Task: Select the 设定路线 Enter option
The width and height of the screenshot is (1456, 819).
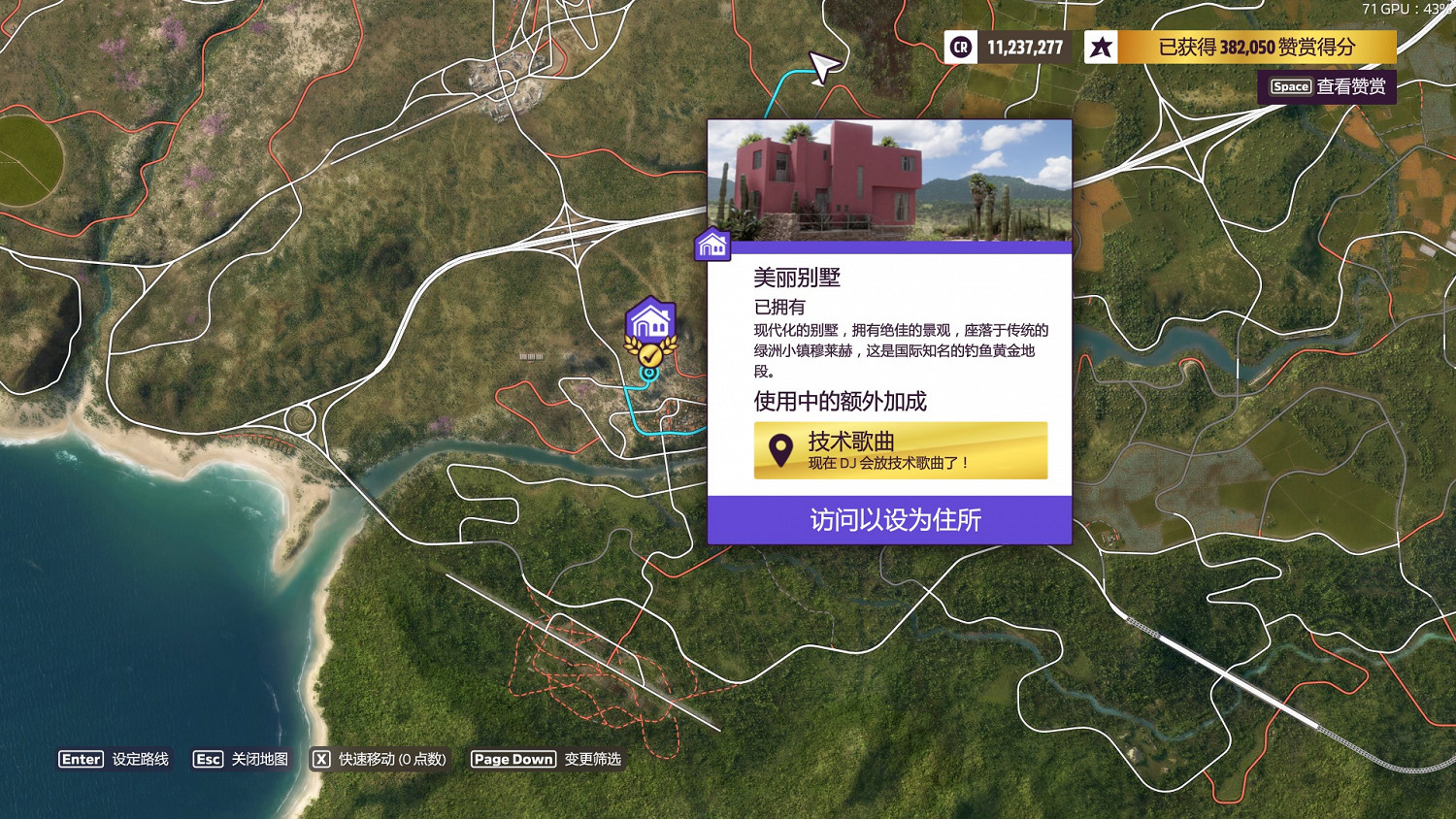Action: pos(116,759)
